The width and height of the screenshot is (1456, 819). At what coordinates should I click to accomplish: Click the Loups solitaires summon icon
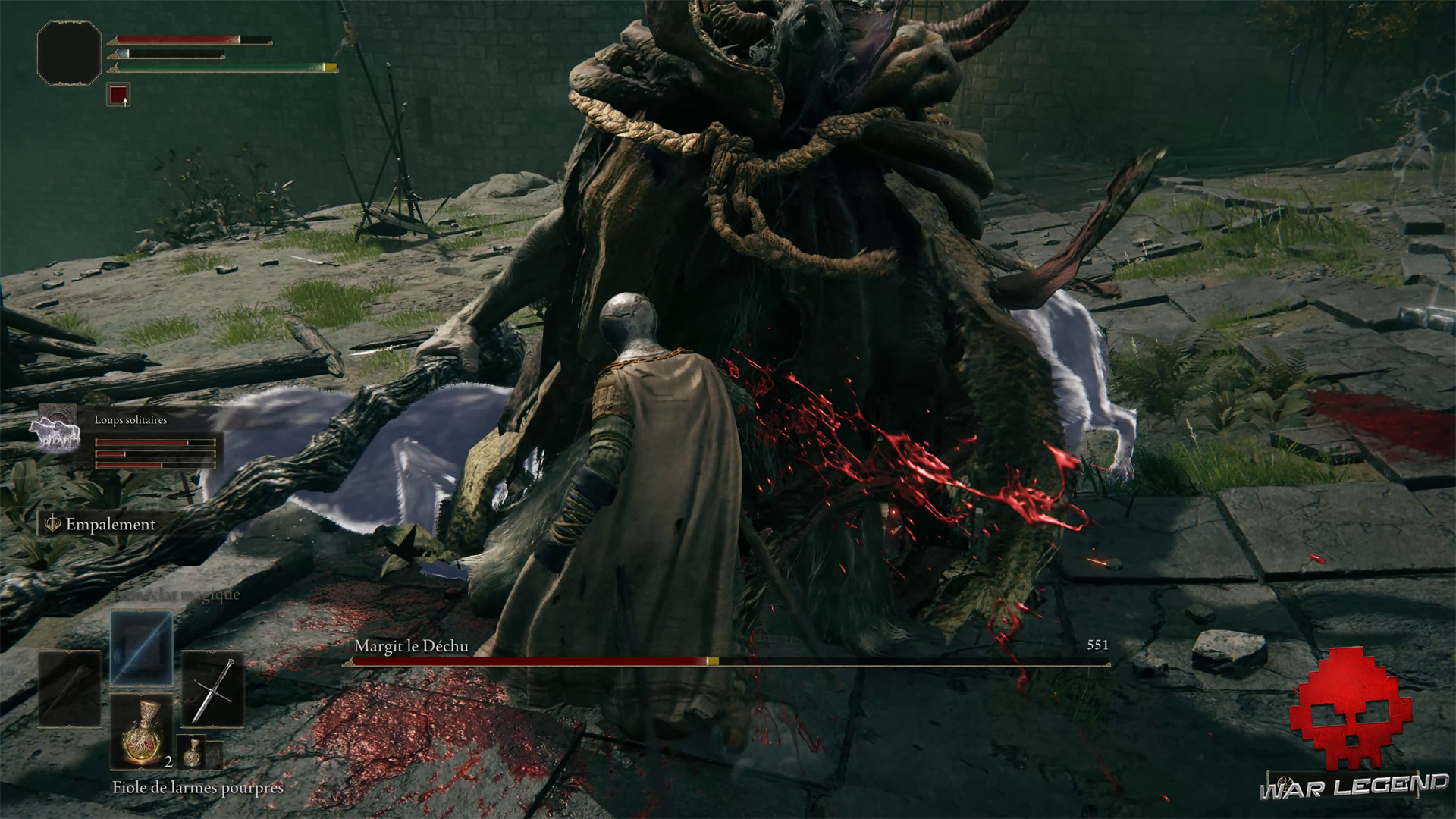[x=55, y=430]
